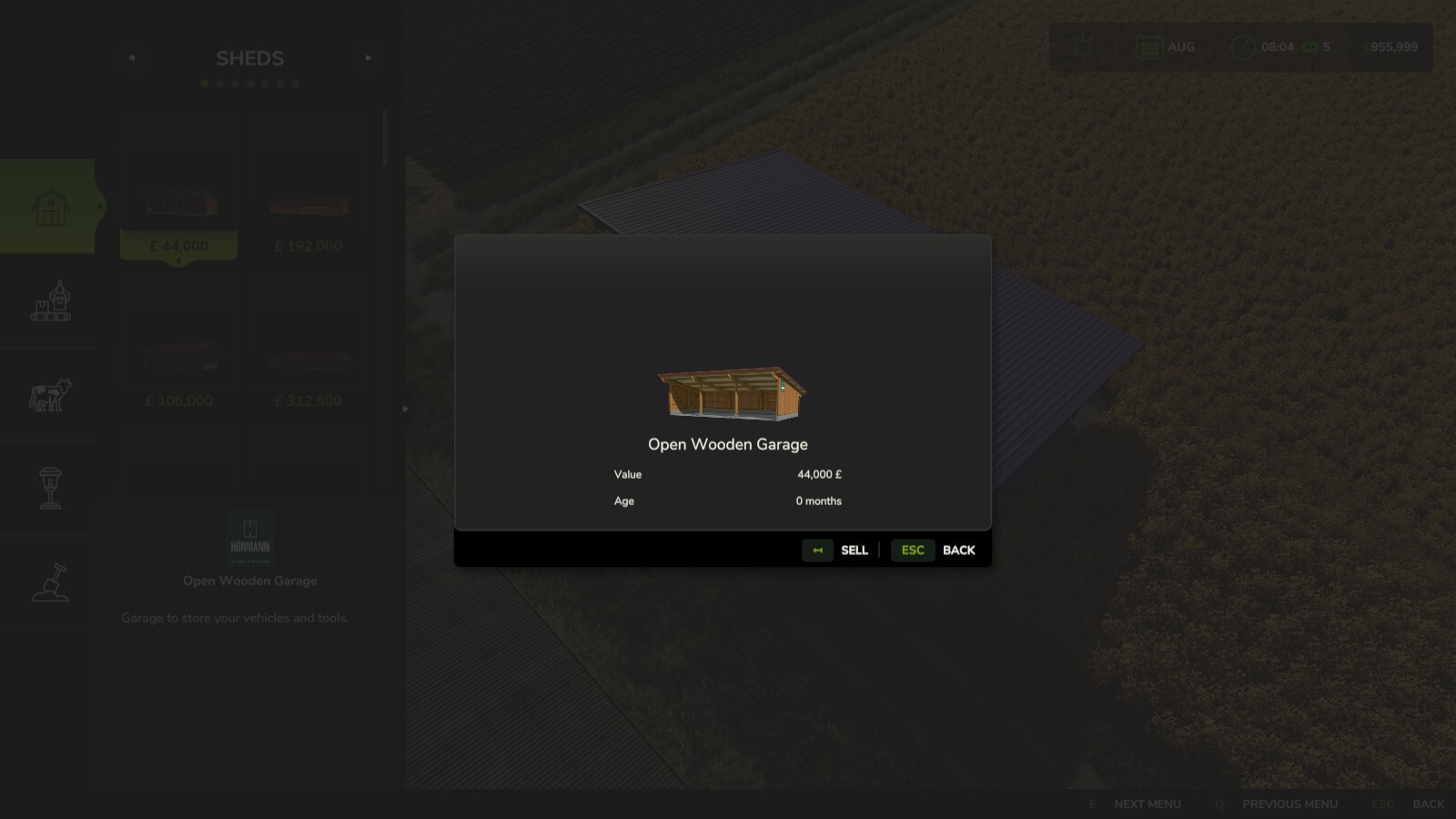Click the left arrow beside SHEDS
1456x819 pixels.
point(131,57)
